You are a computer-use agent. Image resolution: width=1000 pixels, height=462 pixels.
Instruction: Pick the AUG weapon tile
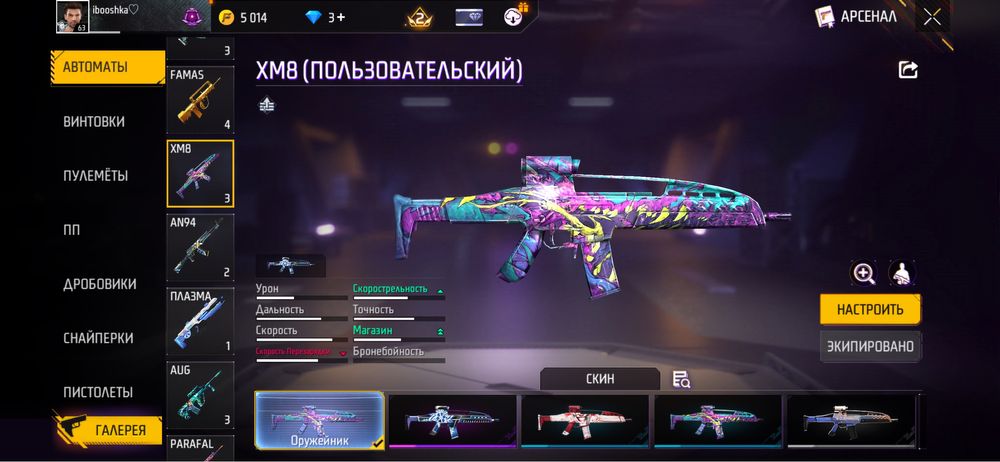(x=200, y=395)
